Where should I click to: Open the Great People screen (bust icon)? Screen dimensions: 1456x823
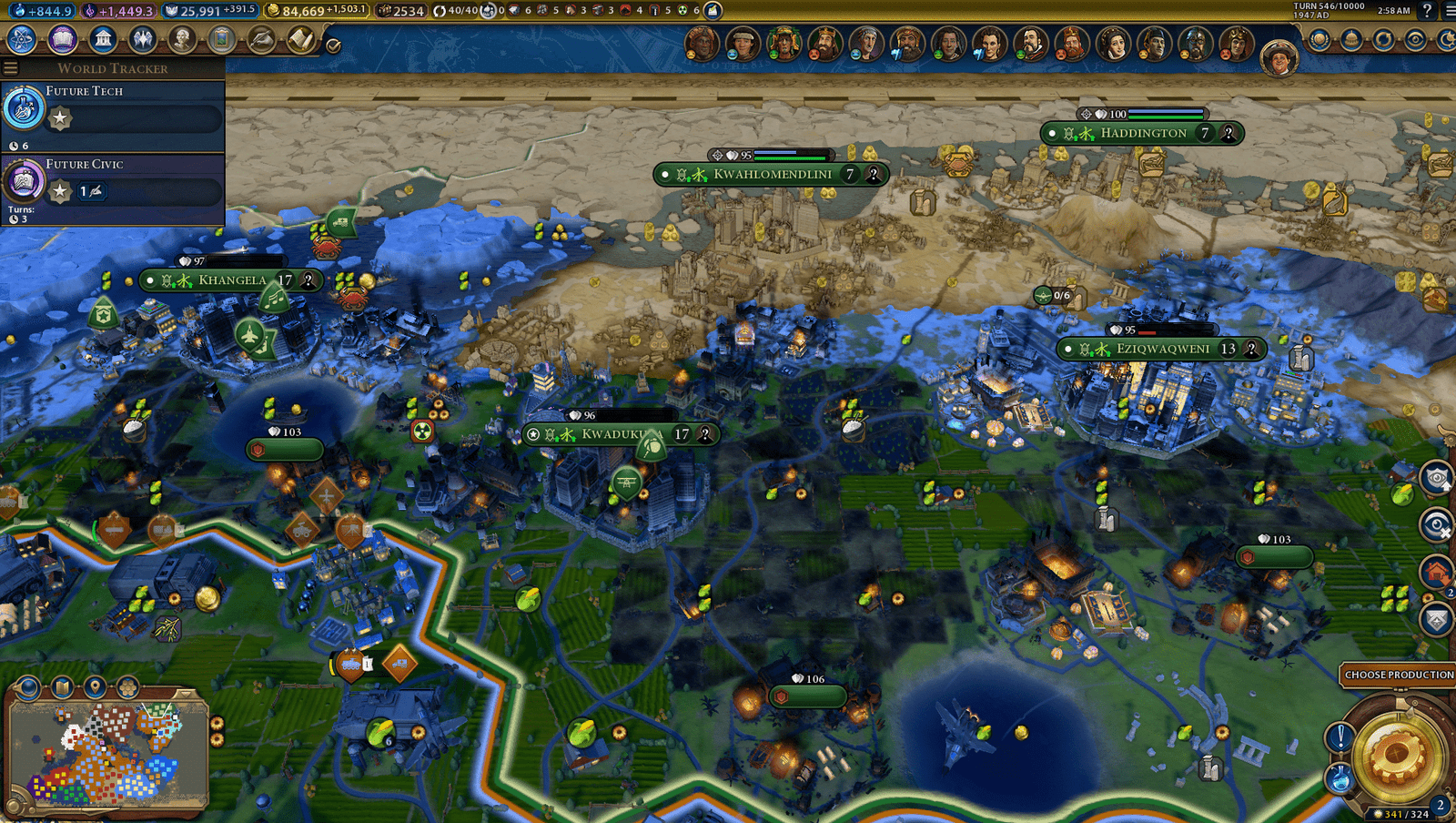[182, 39]
